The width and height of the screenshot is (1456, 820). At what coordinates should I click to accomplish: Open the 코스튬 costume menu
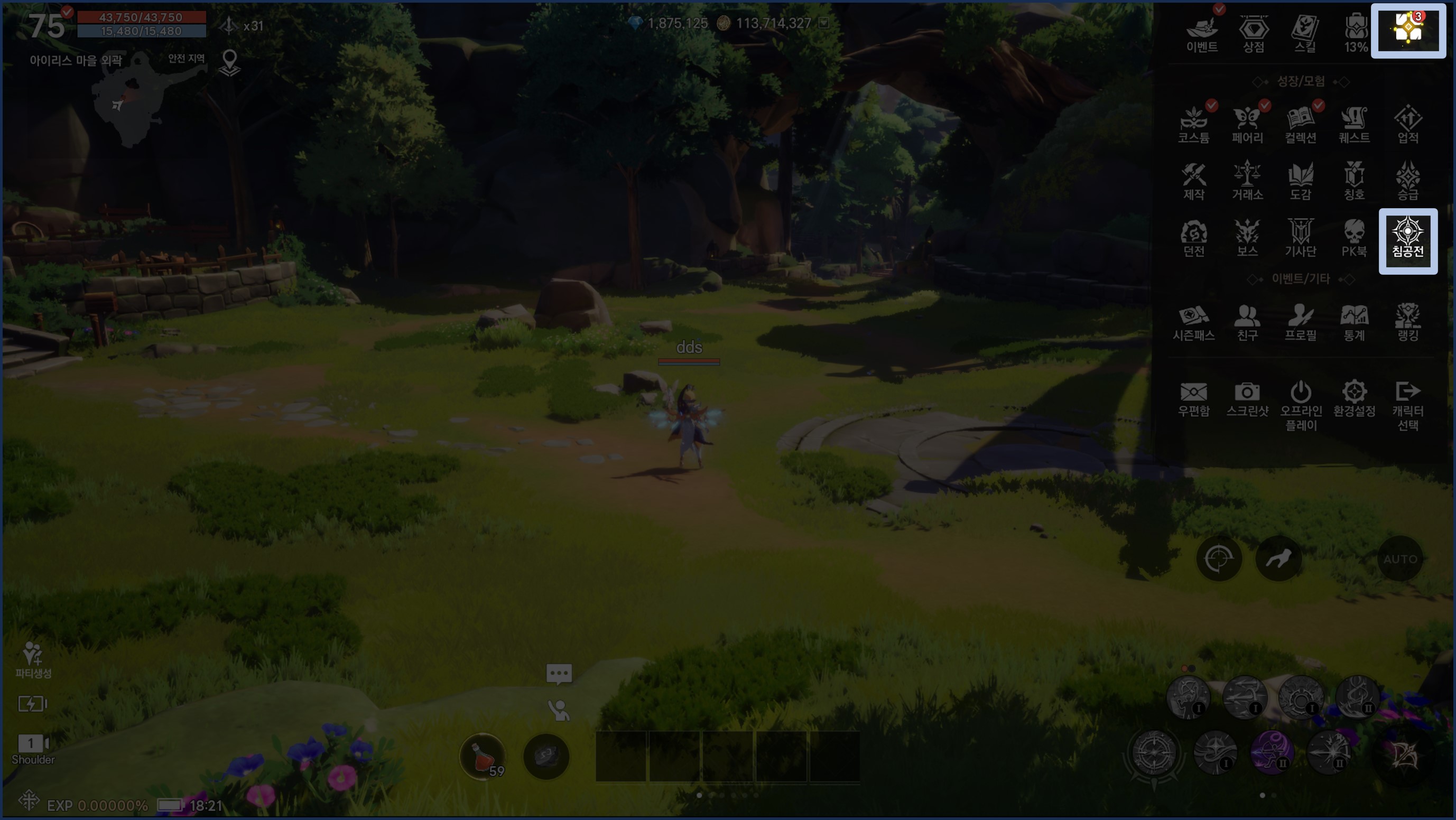(1193, 124)
